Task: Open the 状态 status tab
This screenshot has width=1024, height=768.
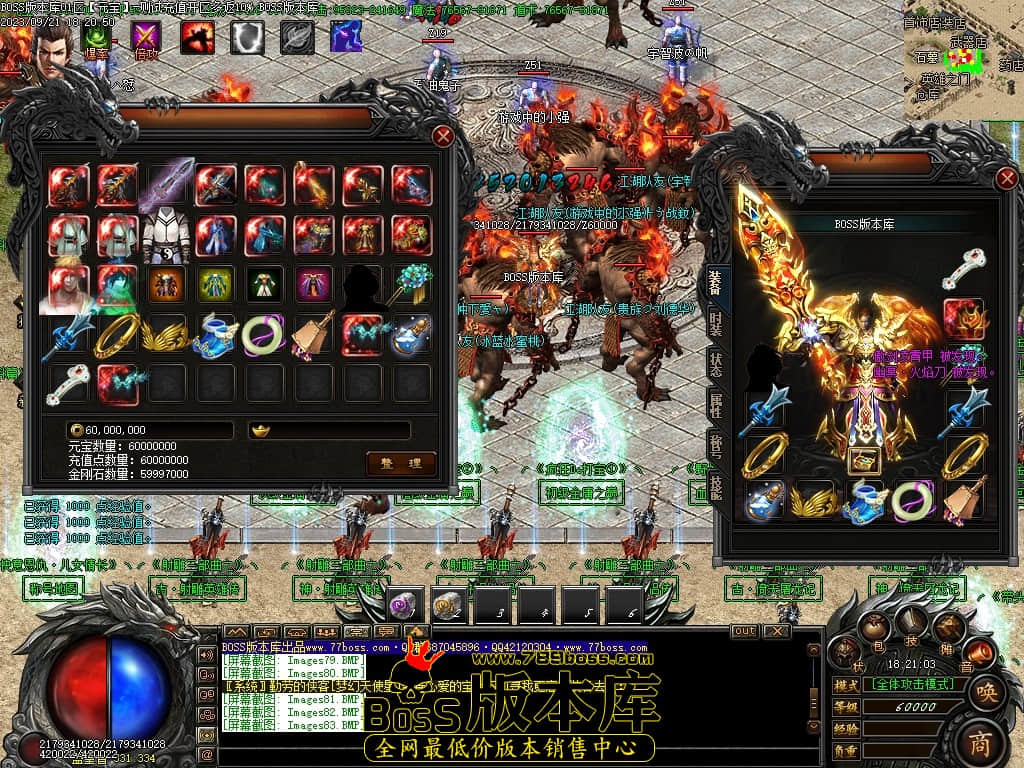Action: click(717, 365)
